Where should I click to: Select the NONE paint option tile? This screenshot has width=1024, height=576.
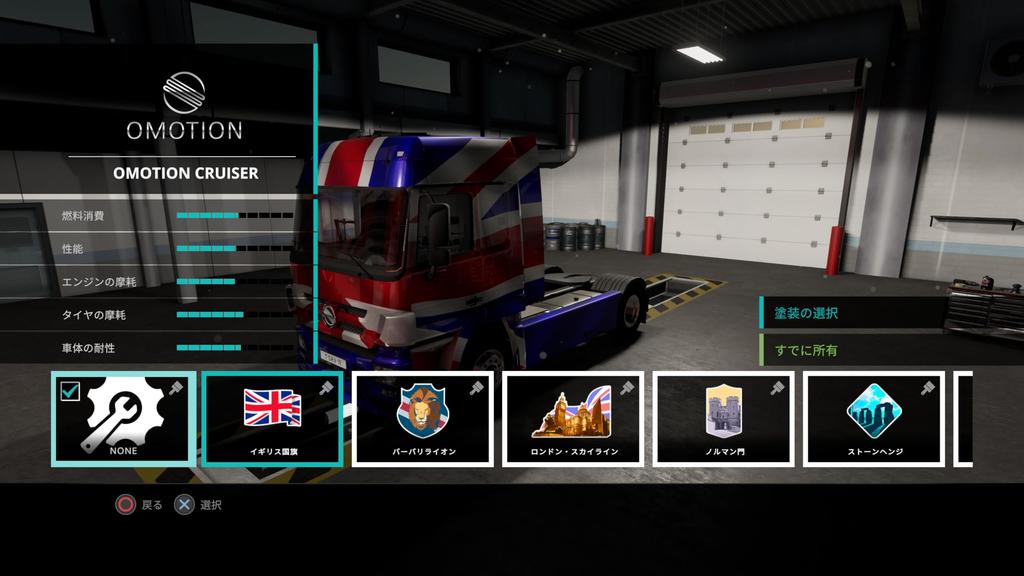pyautogui.click(x=124, y=420)
